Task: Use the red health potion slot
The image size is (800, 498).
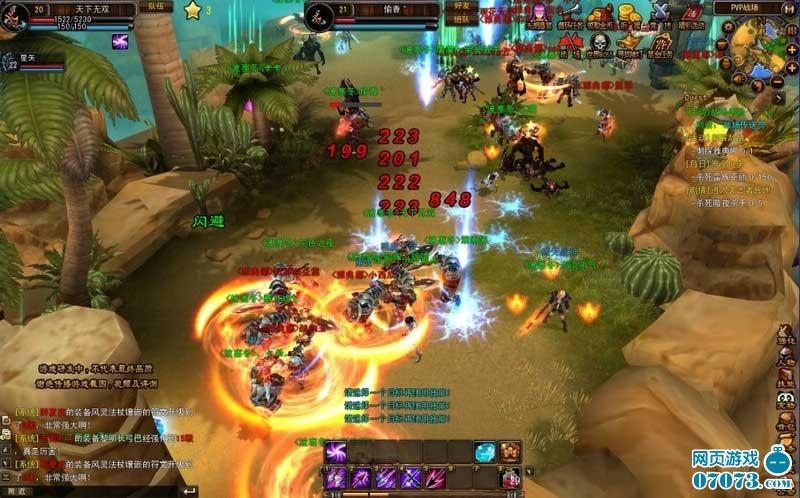Action: click(511, 477)
